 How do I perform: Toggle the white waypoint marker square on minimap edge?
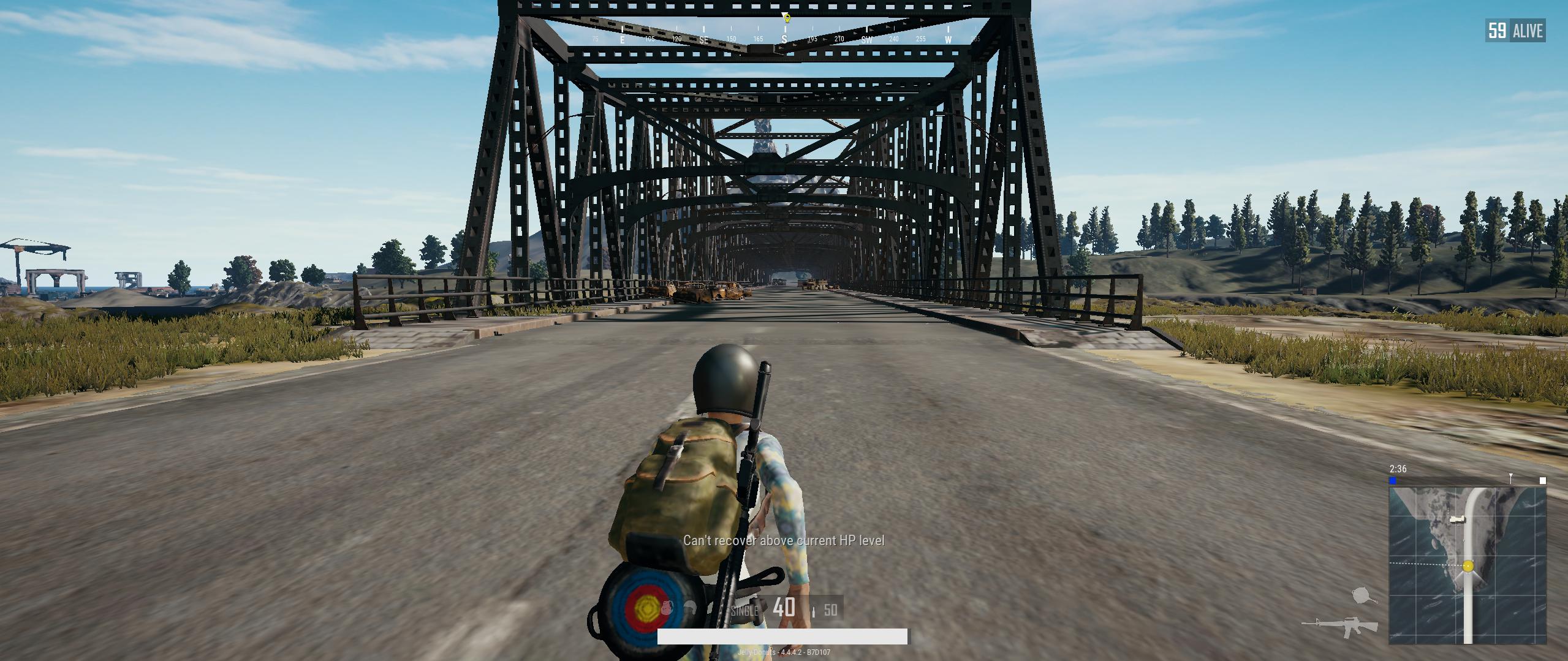(1543, 481)
